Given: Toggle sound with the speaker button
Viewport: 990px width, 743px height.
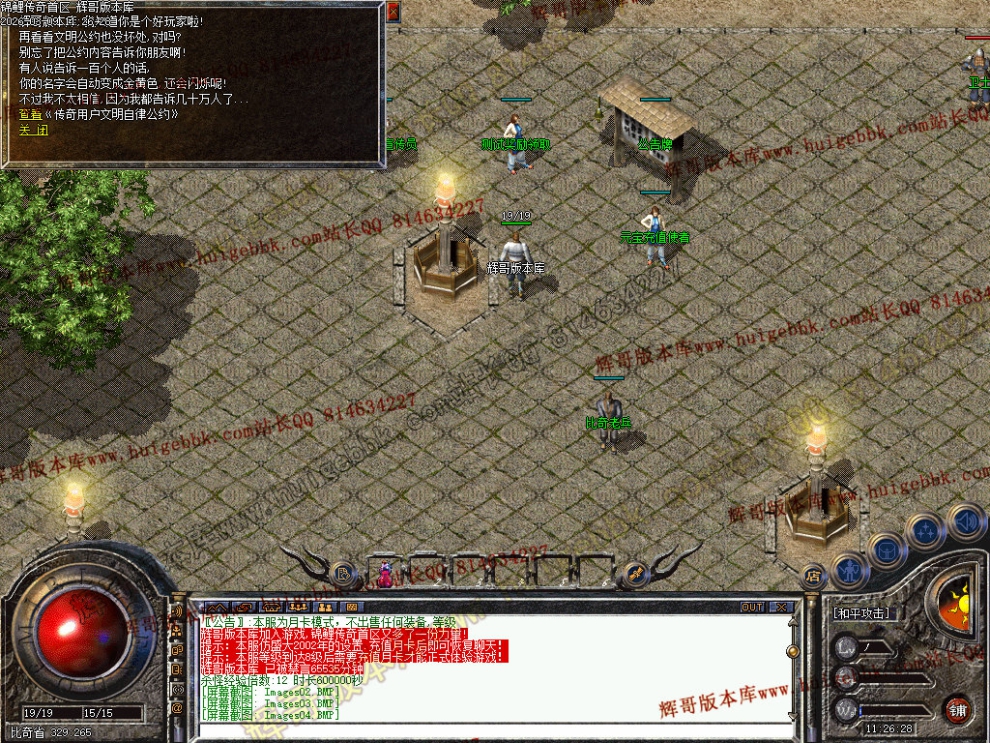Looking at the screenshot, I should tap(965, 521).
